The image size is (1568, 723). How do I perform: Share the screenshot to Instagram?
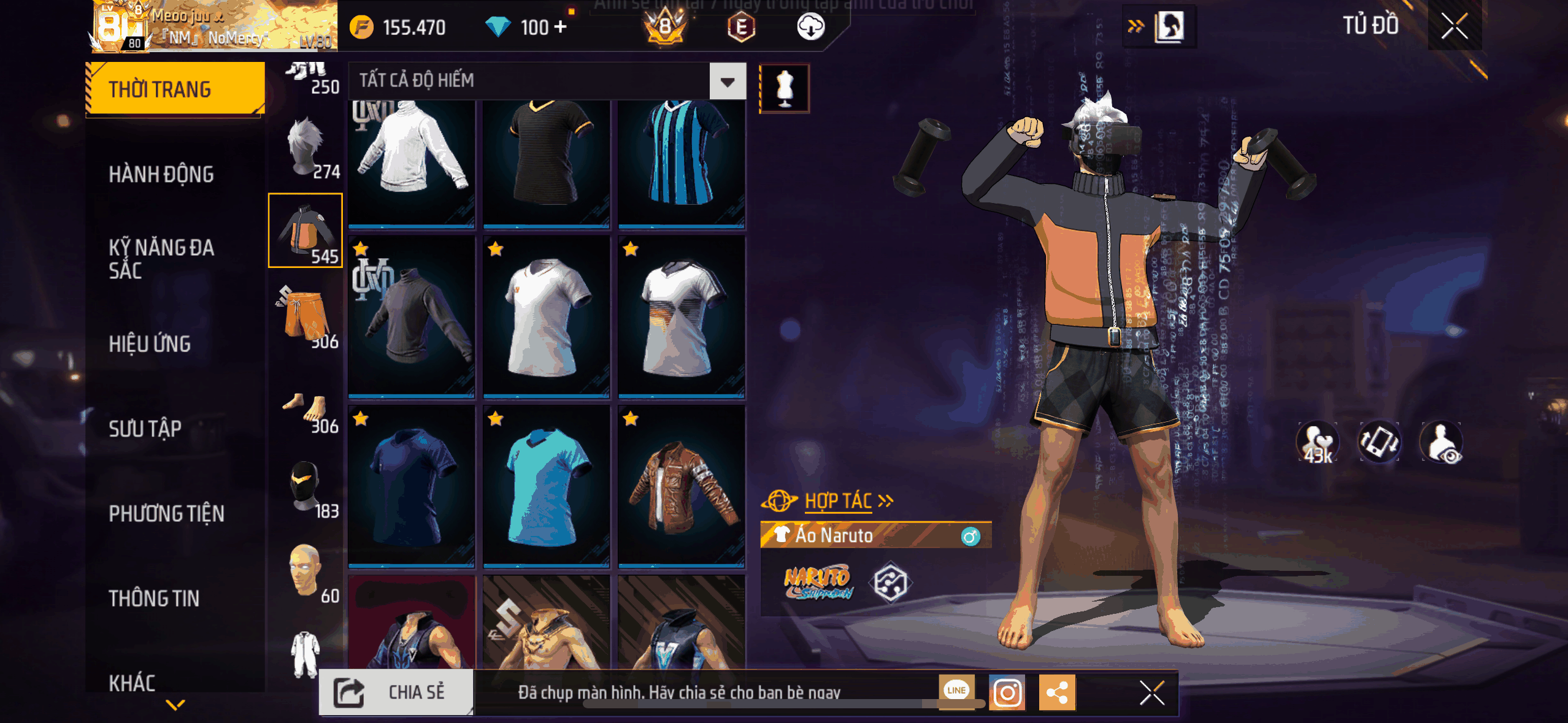[x=1007, y=693]
